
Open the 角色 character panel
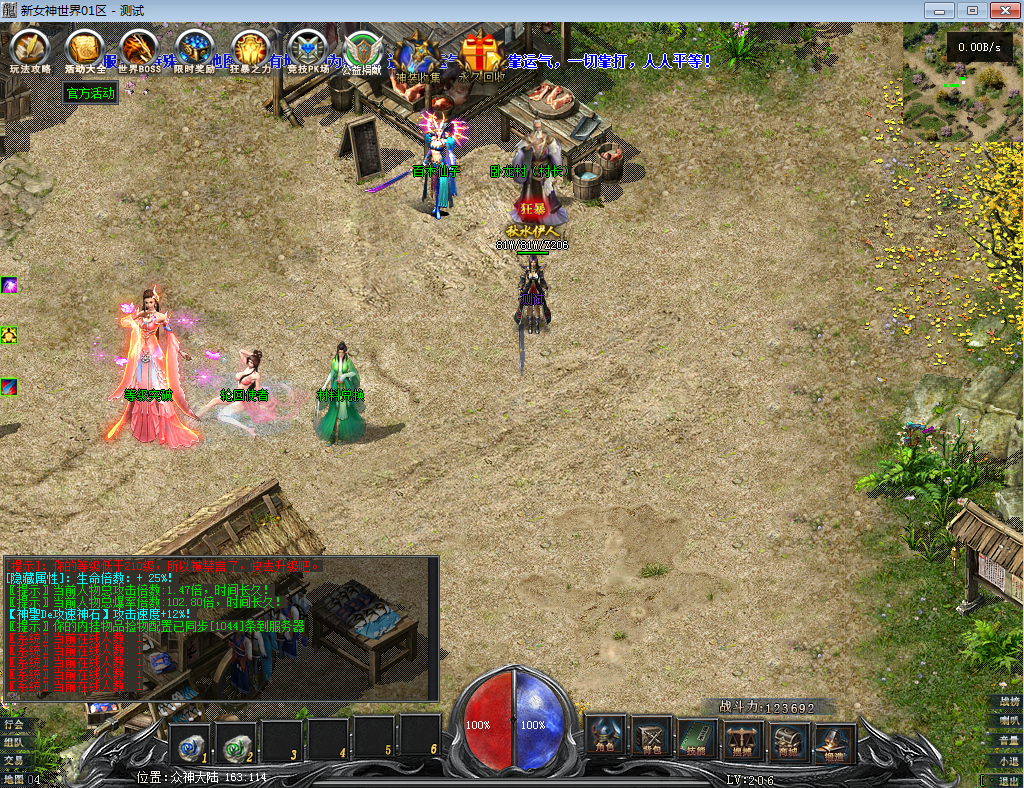[x=606, y=738]
